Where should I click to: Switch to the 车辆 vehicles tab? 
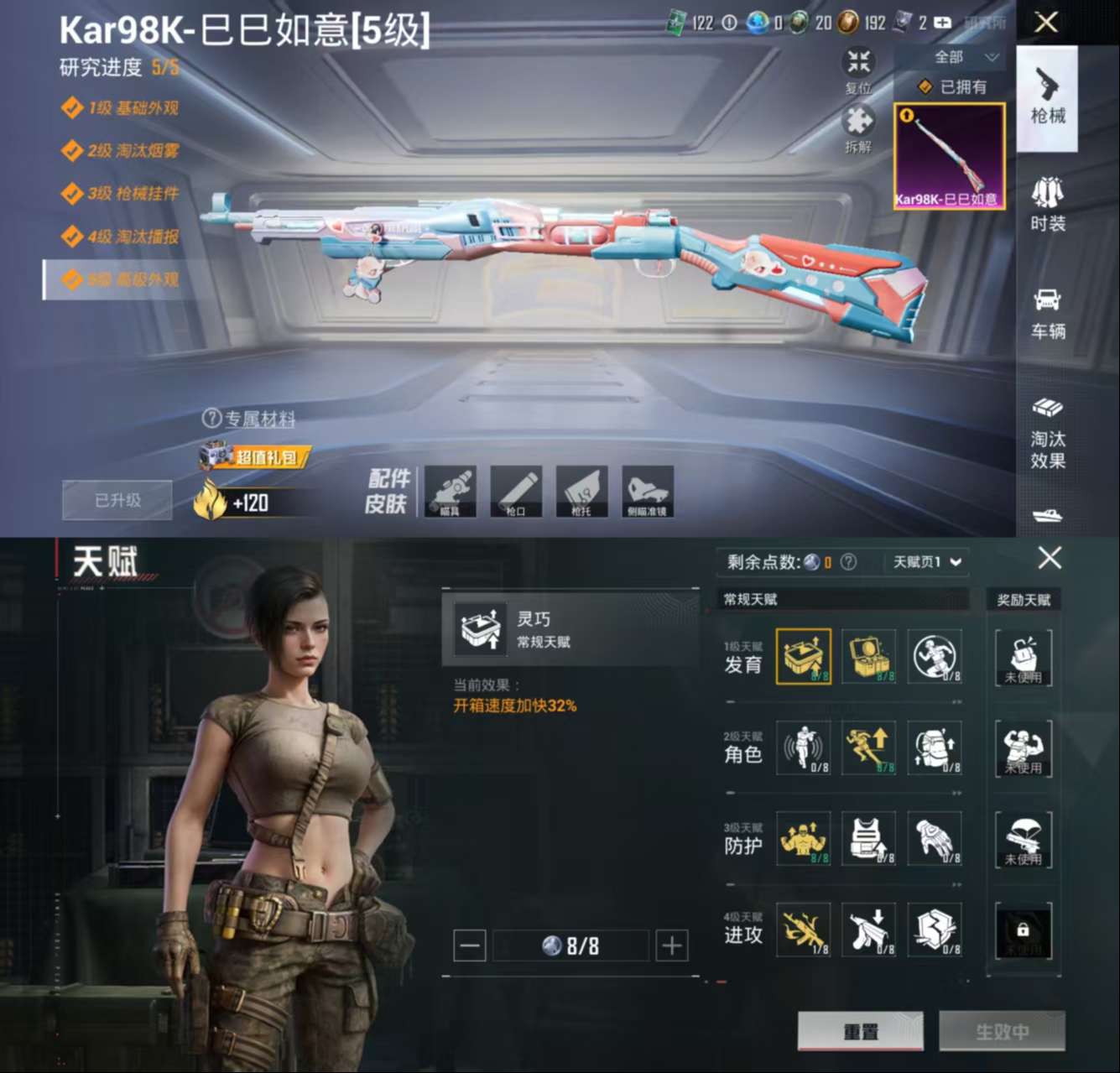(1047, 313)
